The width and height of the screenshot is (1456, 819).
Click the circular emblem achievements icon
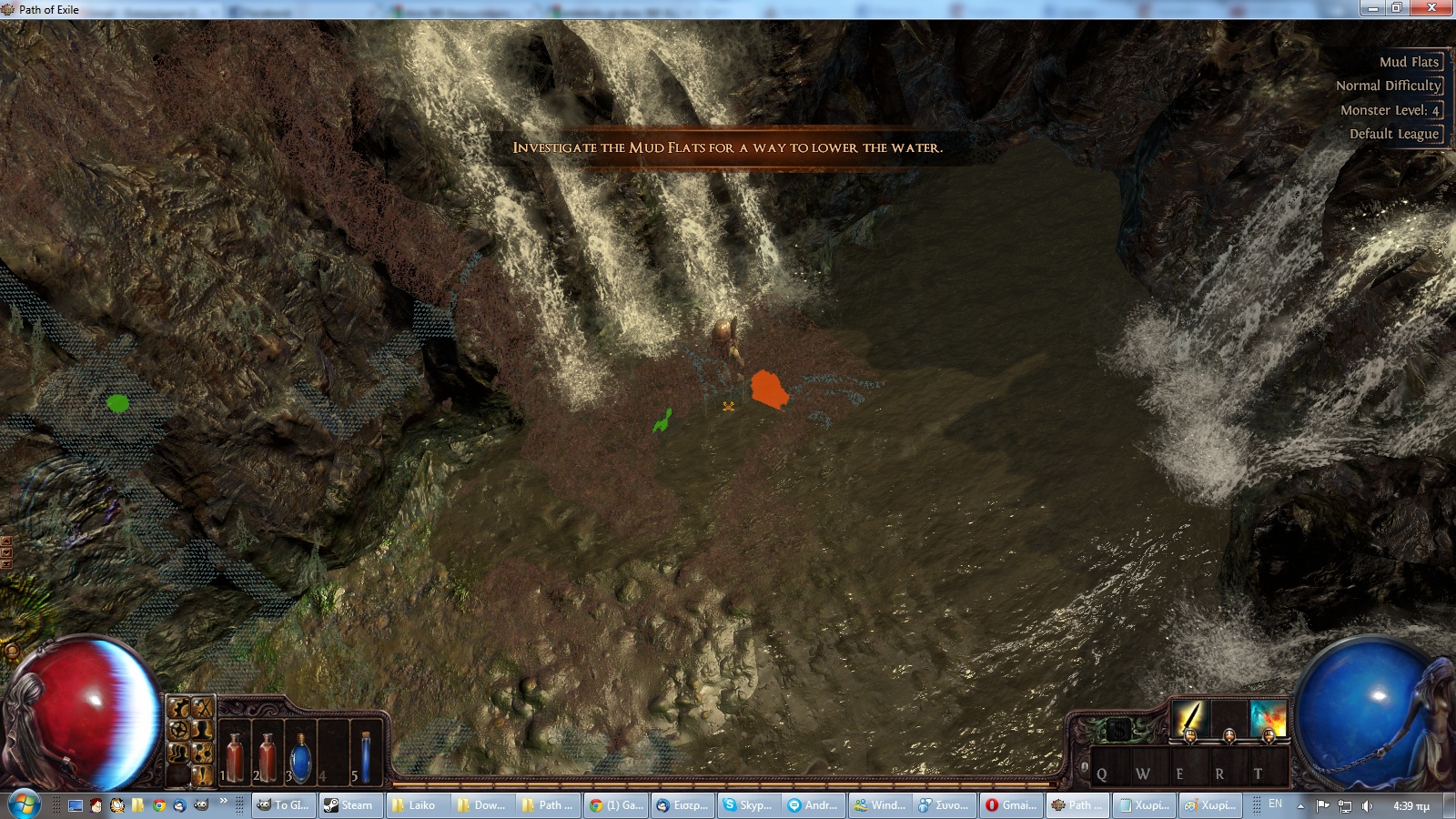177,728
